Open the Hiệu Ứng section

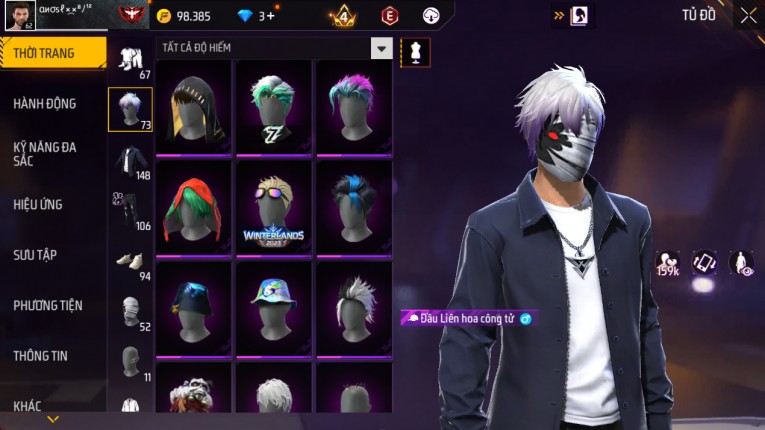tap(38, 204)
